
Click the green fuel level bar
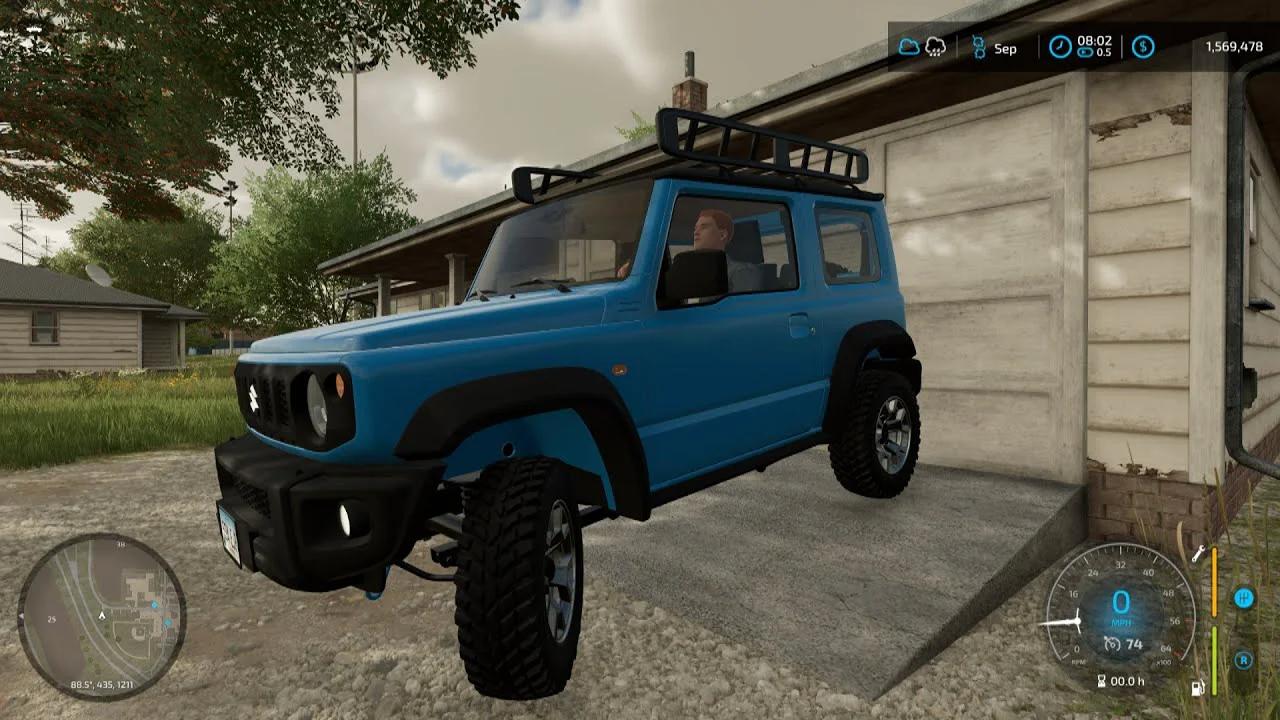pyautogui.click(x=1214, y=660)
